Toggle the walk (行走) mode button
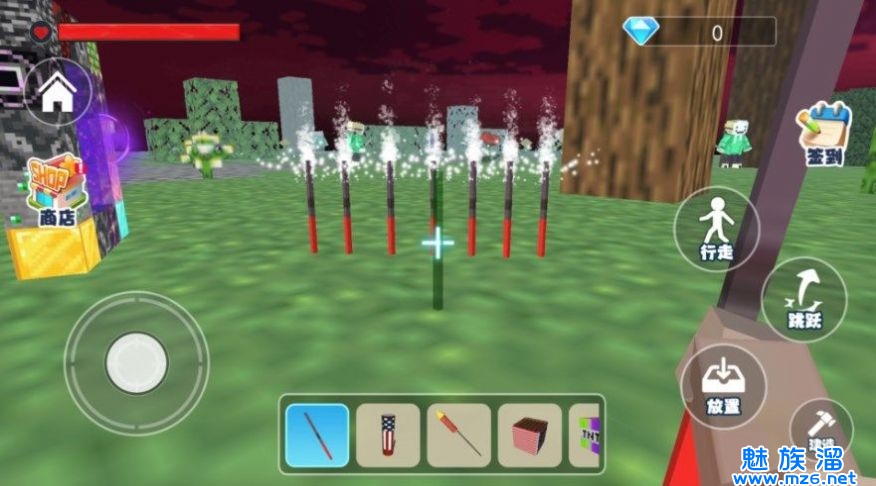Viewport: 876px width, 486px height. 716,228
